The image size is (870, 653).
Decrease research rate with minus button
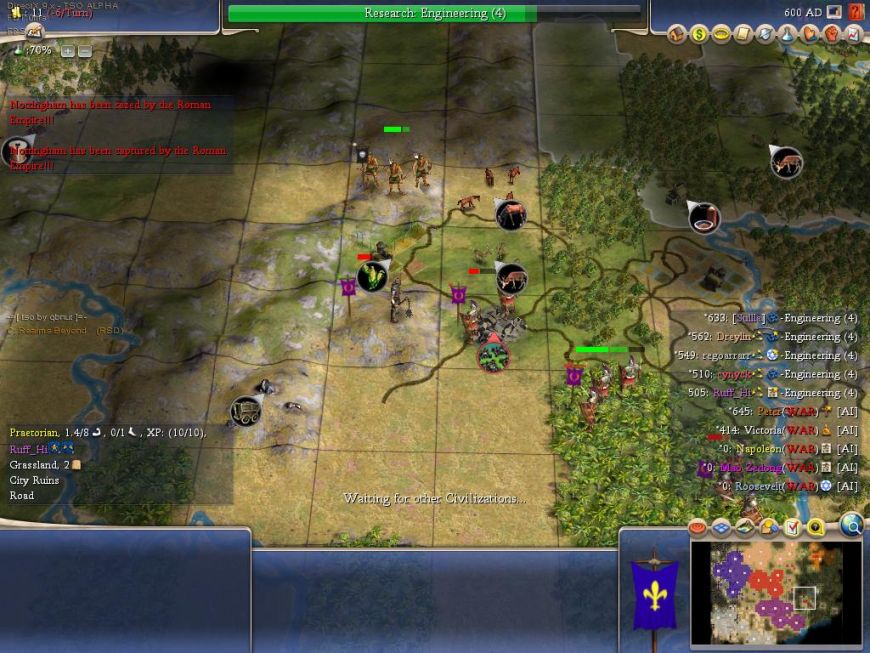coord(84,51)
